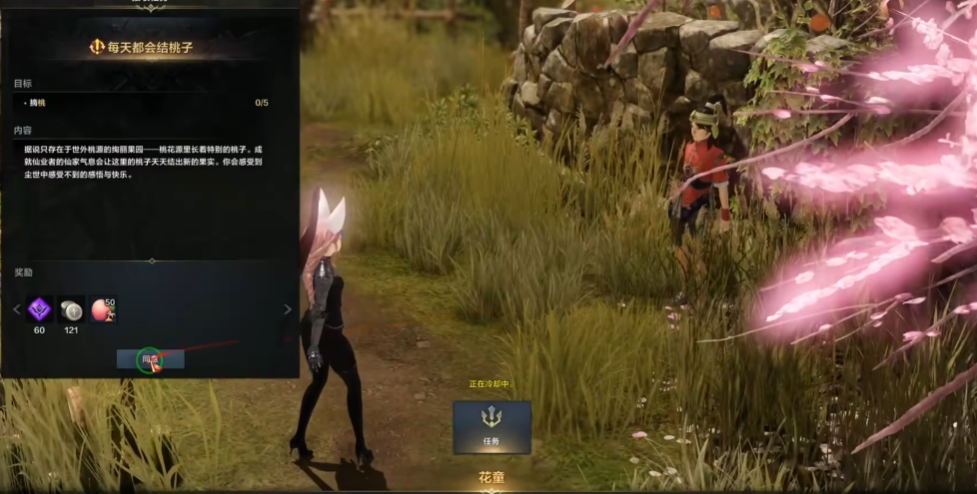
Task: Select the silver coins reward icon
Action: point(71,309)
